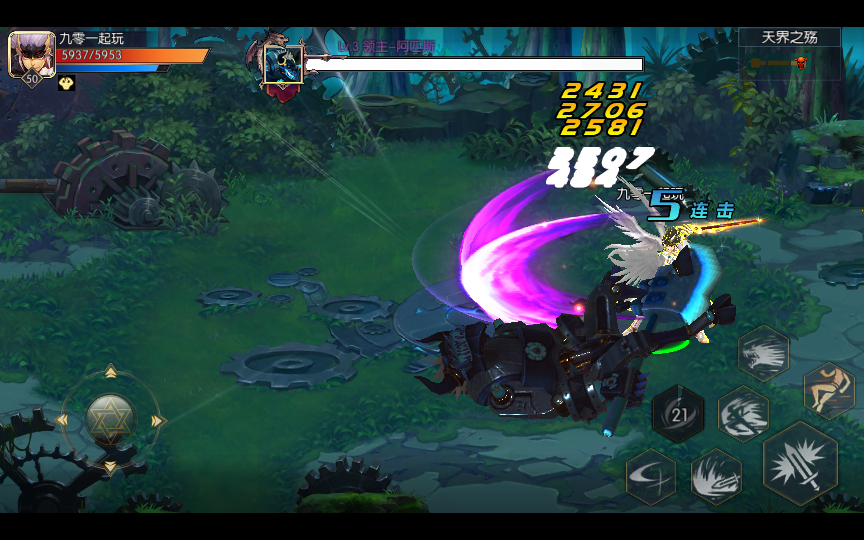The width and height of the screenshot is (864, 540).
Task: Cast the crescent cross-slash skill
Action: [651, 477]
